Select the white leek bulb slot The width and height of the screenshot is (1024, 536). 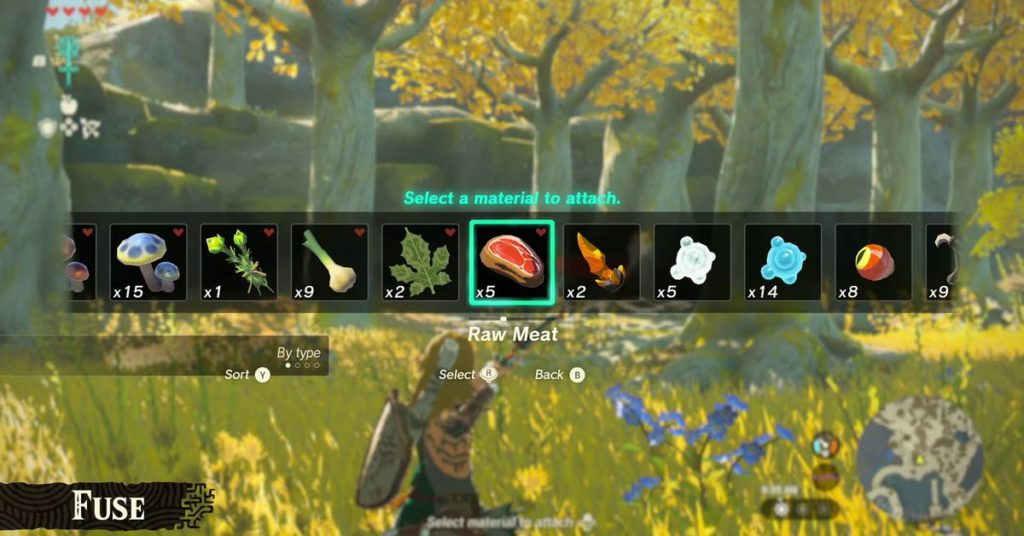click(x=330, y=262)
